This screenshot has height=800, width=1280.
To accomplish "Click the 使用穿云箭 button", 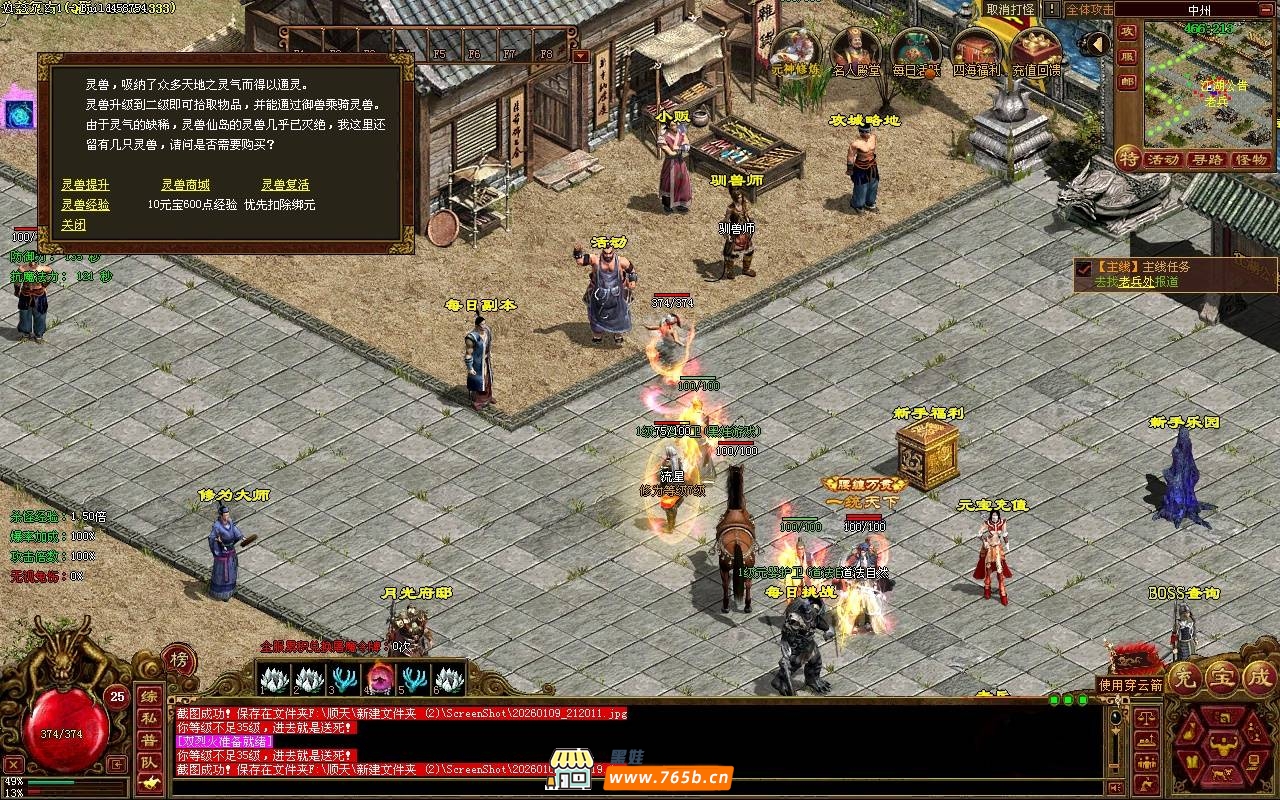I will [x=1130, y=685].
